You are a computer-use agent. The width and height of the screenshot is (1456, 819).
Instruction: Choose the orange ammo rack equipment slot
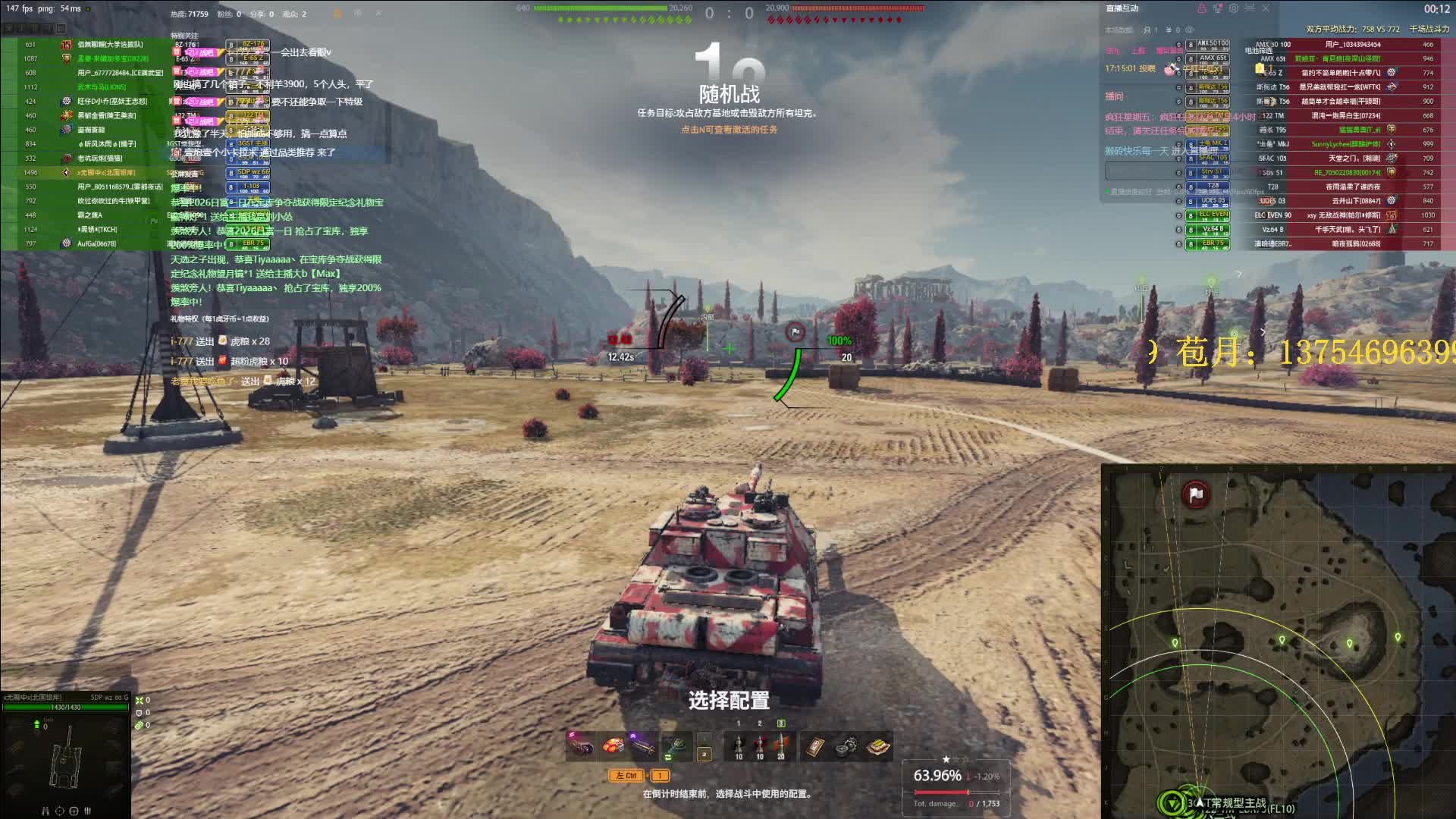613,746
